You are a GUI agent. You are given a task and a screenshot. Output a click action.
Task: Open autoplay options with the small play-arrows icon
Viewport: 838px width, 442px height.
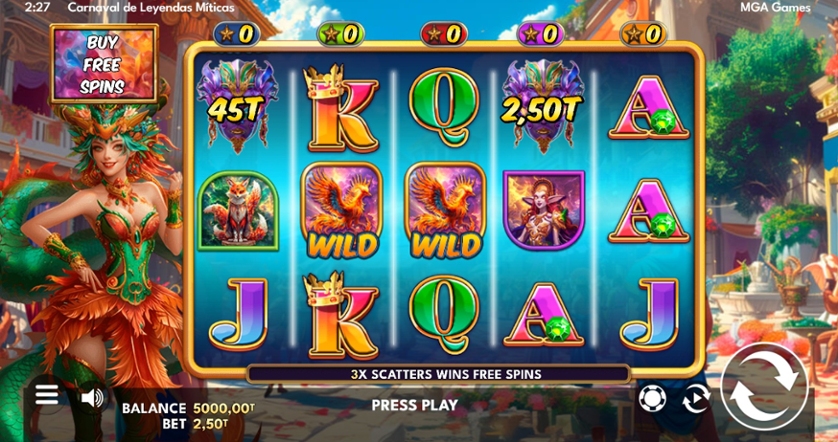pyautogui.click(x=694, y=398)
